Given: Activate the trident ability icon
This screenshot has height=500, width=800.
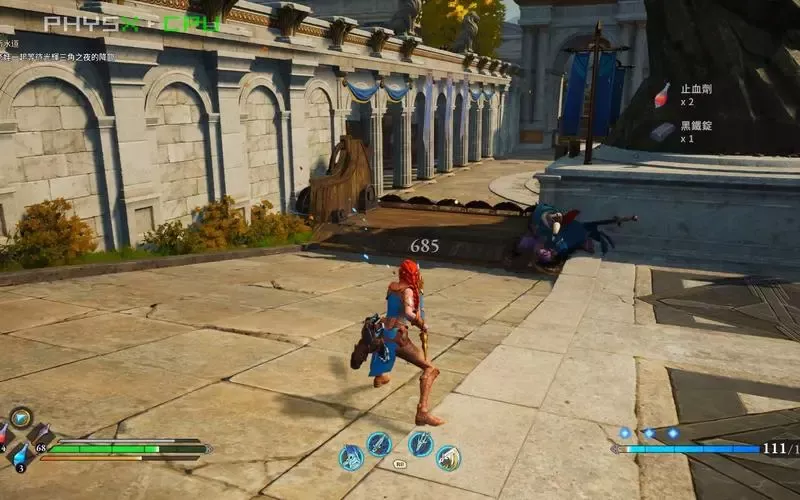Looking at the screenshot, I should tap(421, 444).
